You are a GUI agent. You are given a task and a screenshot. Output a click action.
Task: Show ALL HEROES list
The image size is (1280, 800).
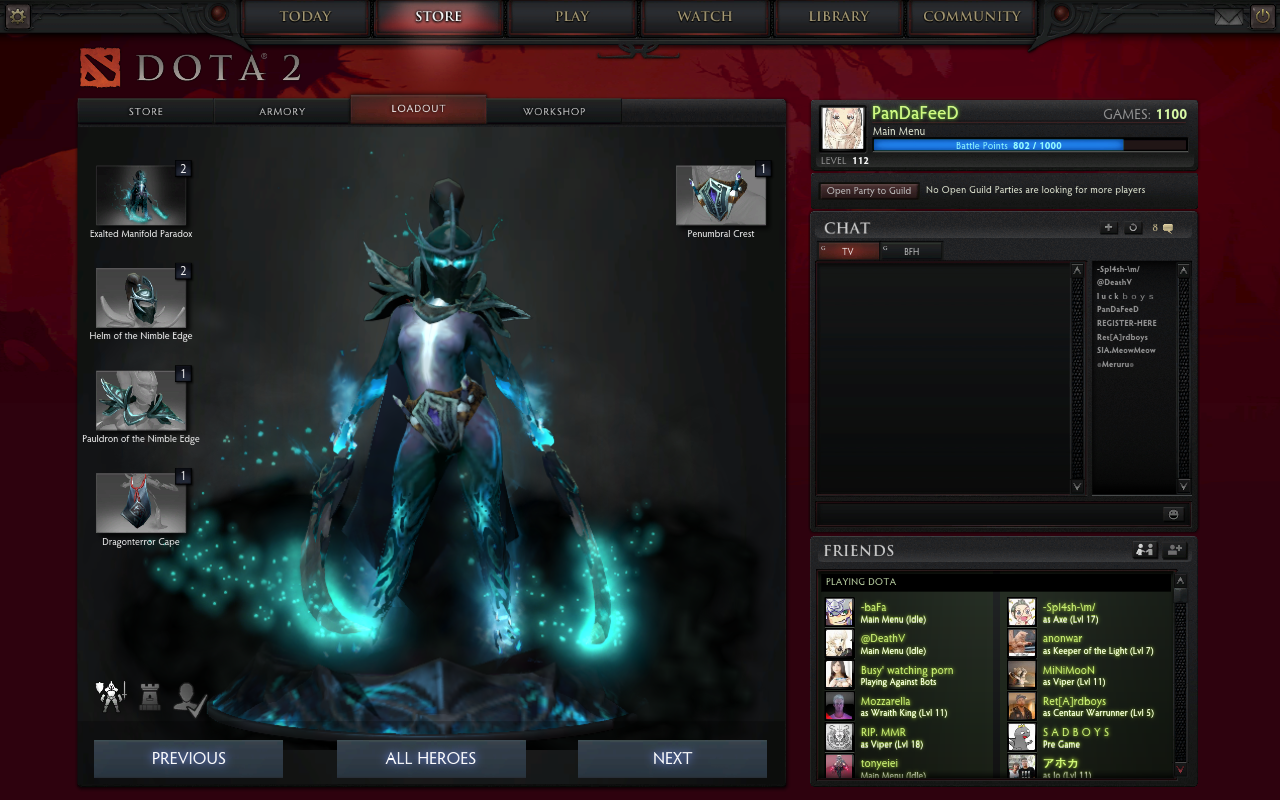(x=431, y=758)
